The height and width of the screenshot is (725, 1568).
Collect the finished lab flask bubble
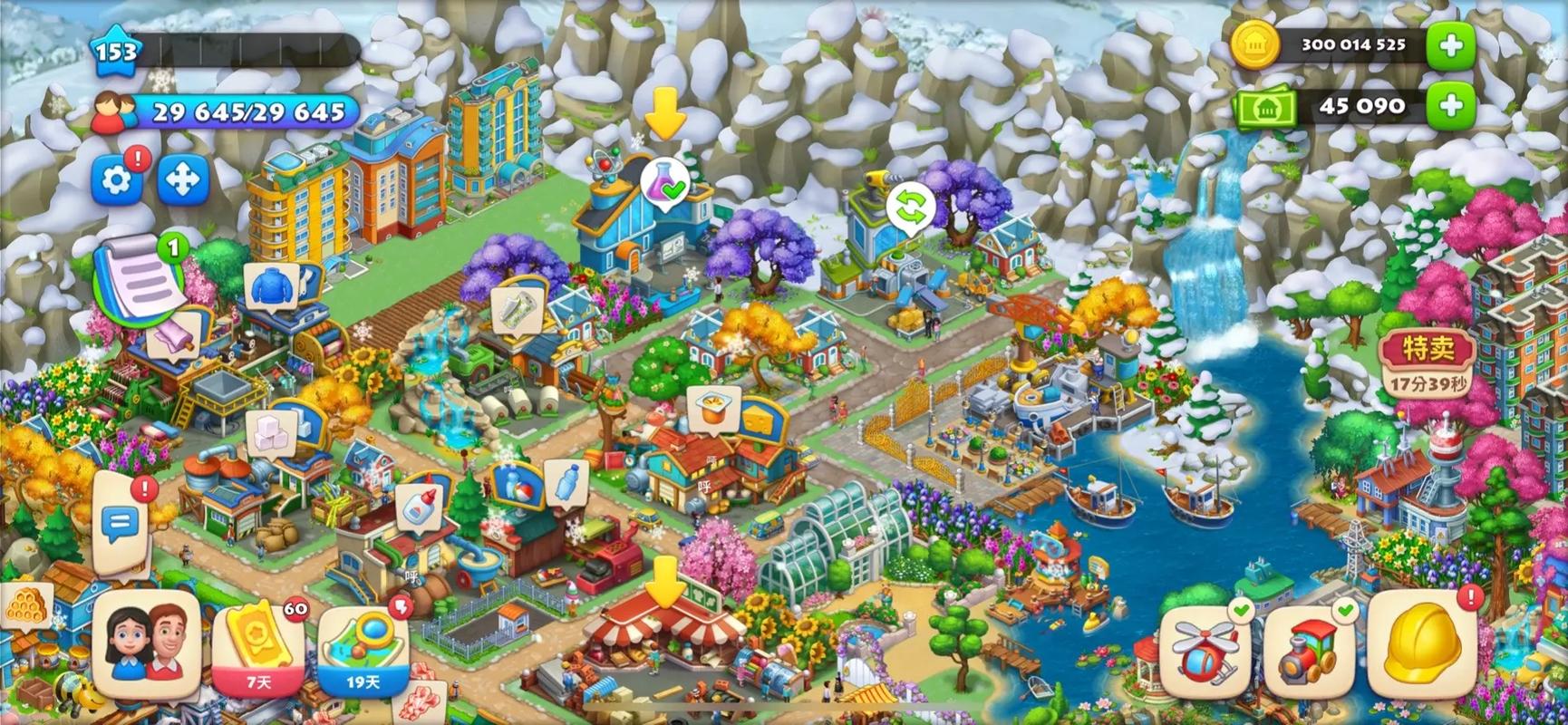tap(665, 186)
